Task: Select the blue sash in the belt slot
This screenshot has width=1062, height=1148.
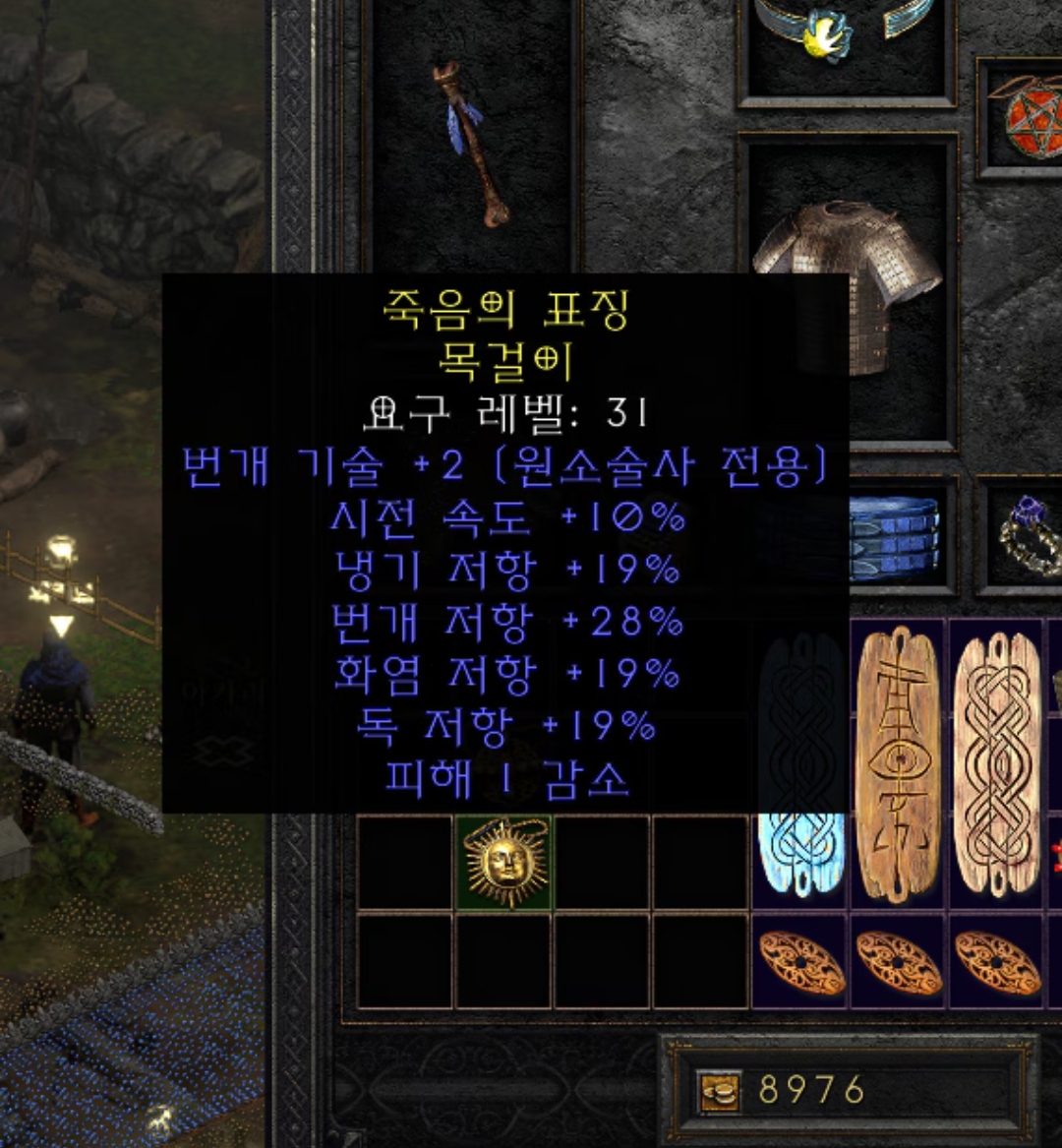Action: pyautogui.click(x=893, y=539)
